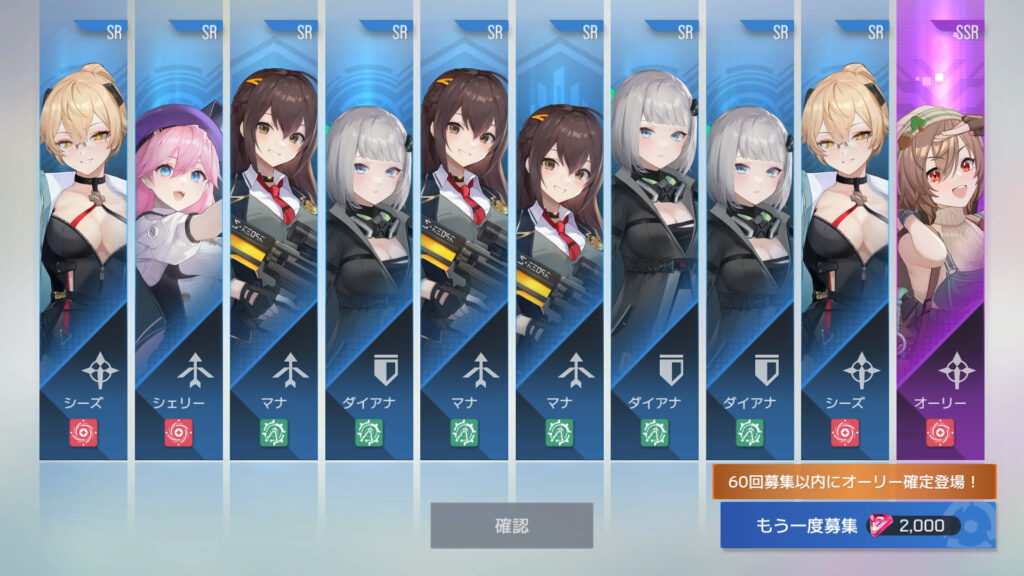Recruit again with もう一度募集 for 2,000 gems

pos(857,526)
